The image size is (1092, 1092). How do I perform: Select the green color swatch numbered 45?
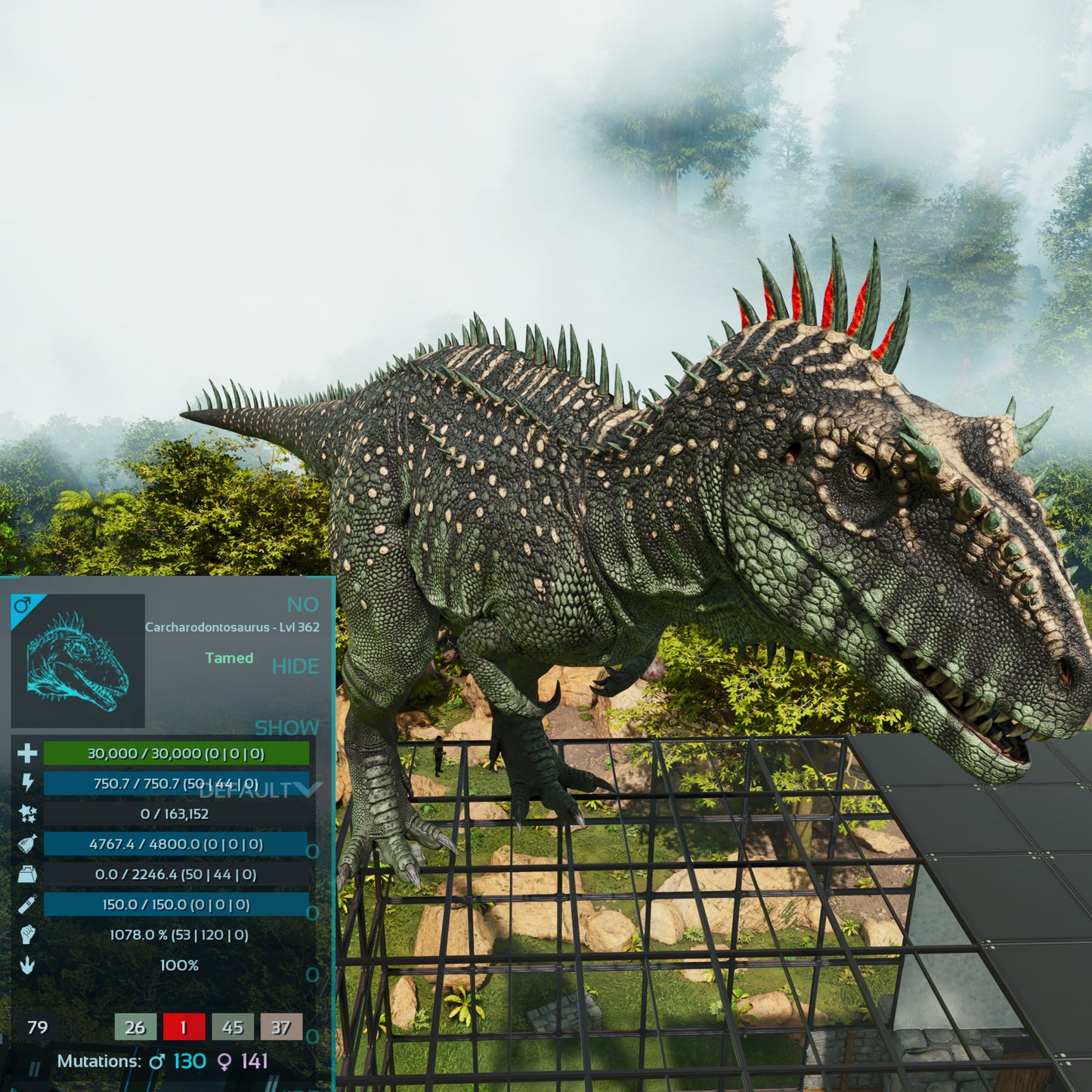(x=233, y=1027)
